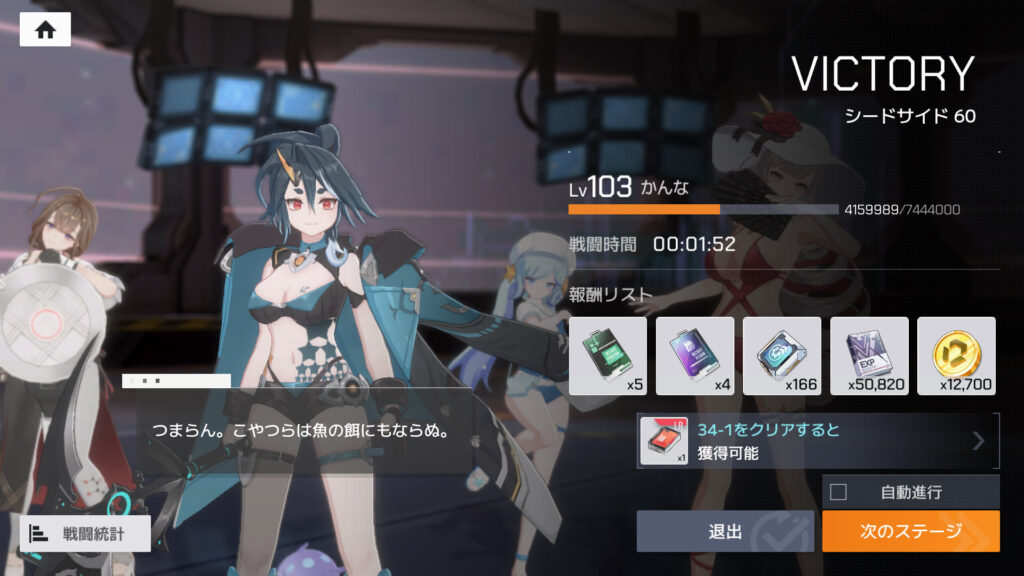This screenshot has height=576, width=1024.
Task: Click the 退出 exit button
Action: [x=725, y=531]
